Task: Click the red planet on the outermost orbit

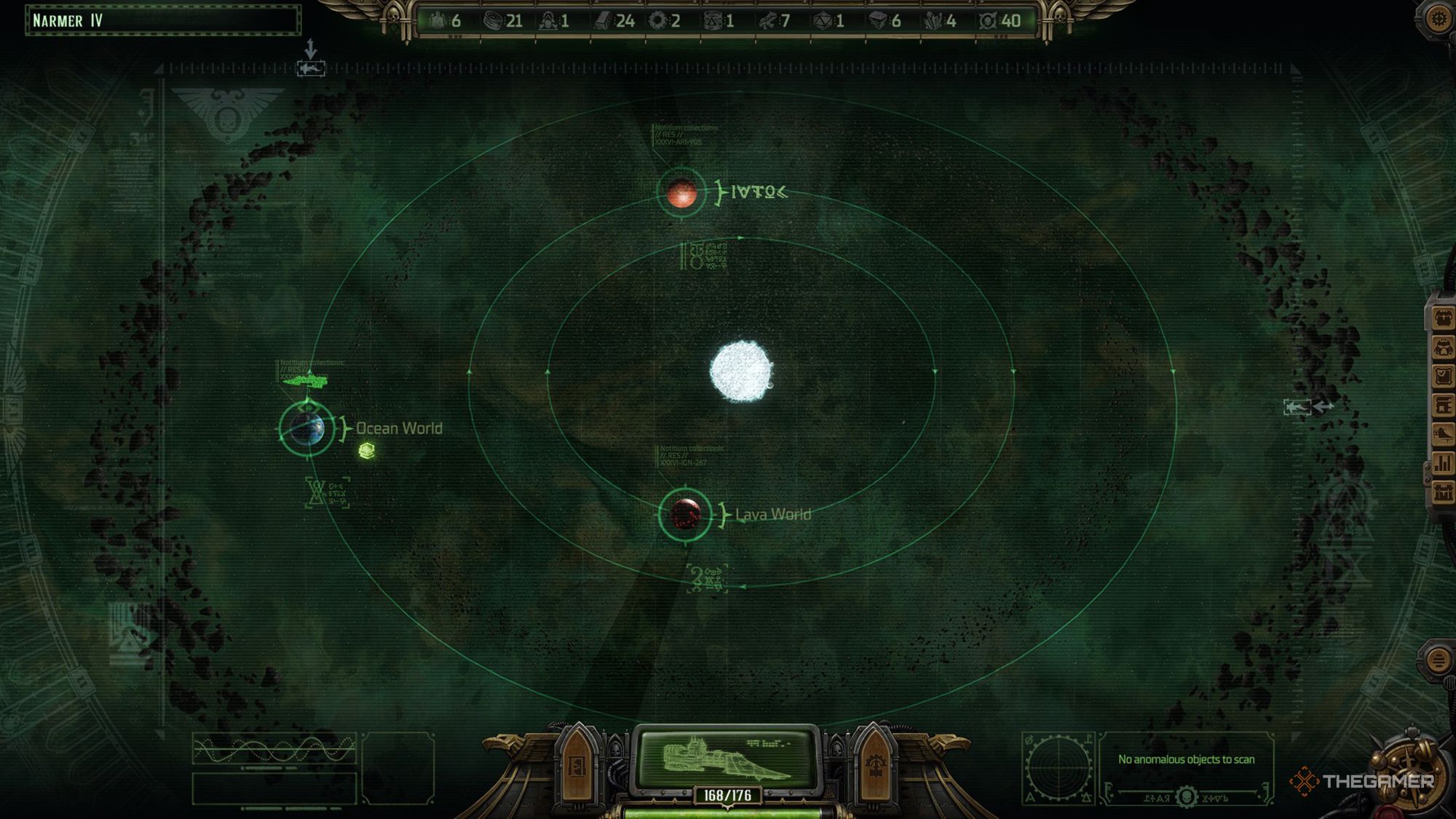Action: [681, 193]
